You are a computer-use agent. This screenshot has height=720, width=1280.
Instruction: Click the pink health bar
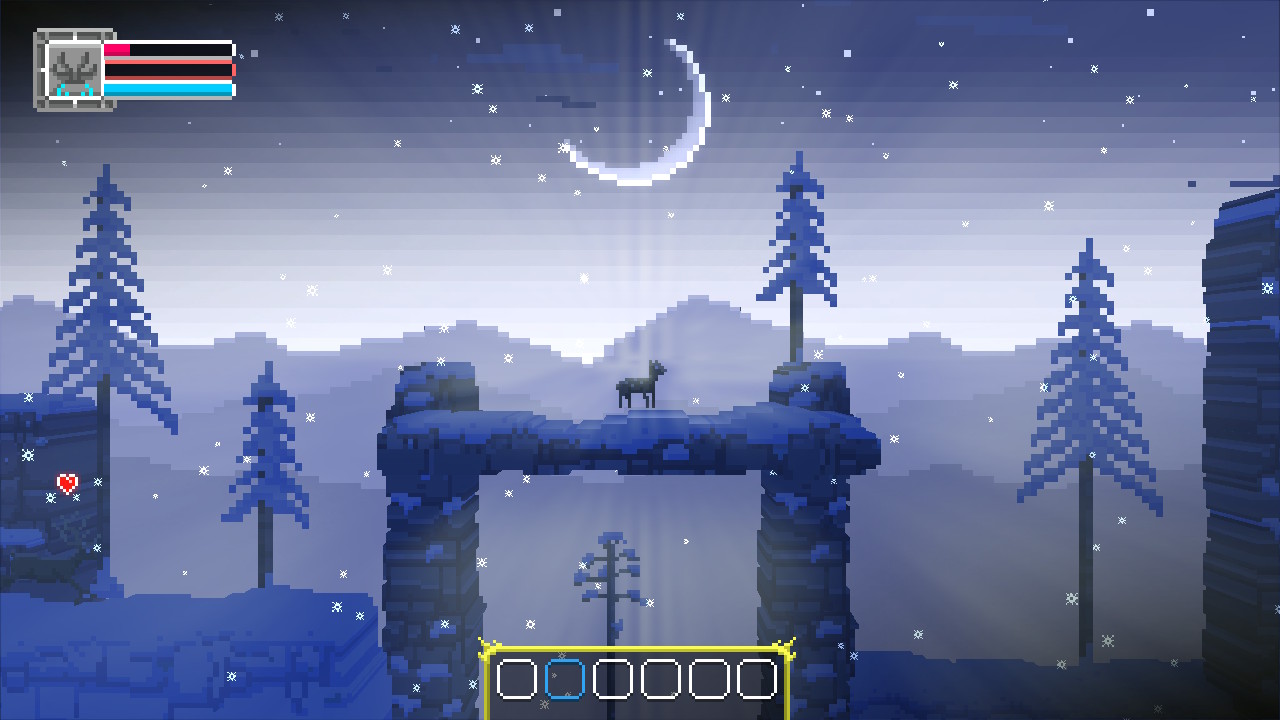tap(130, 50)
